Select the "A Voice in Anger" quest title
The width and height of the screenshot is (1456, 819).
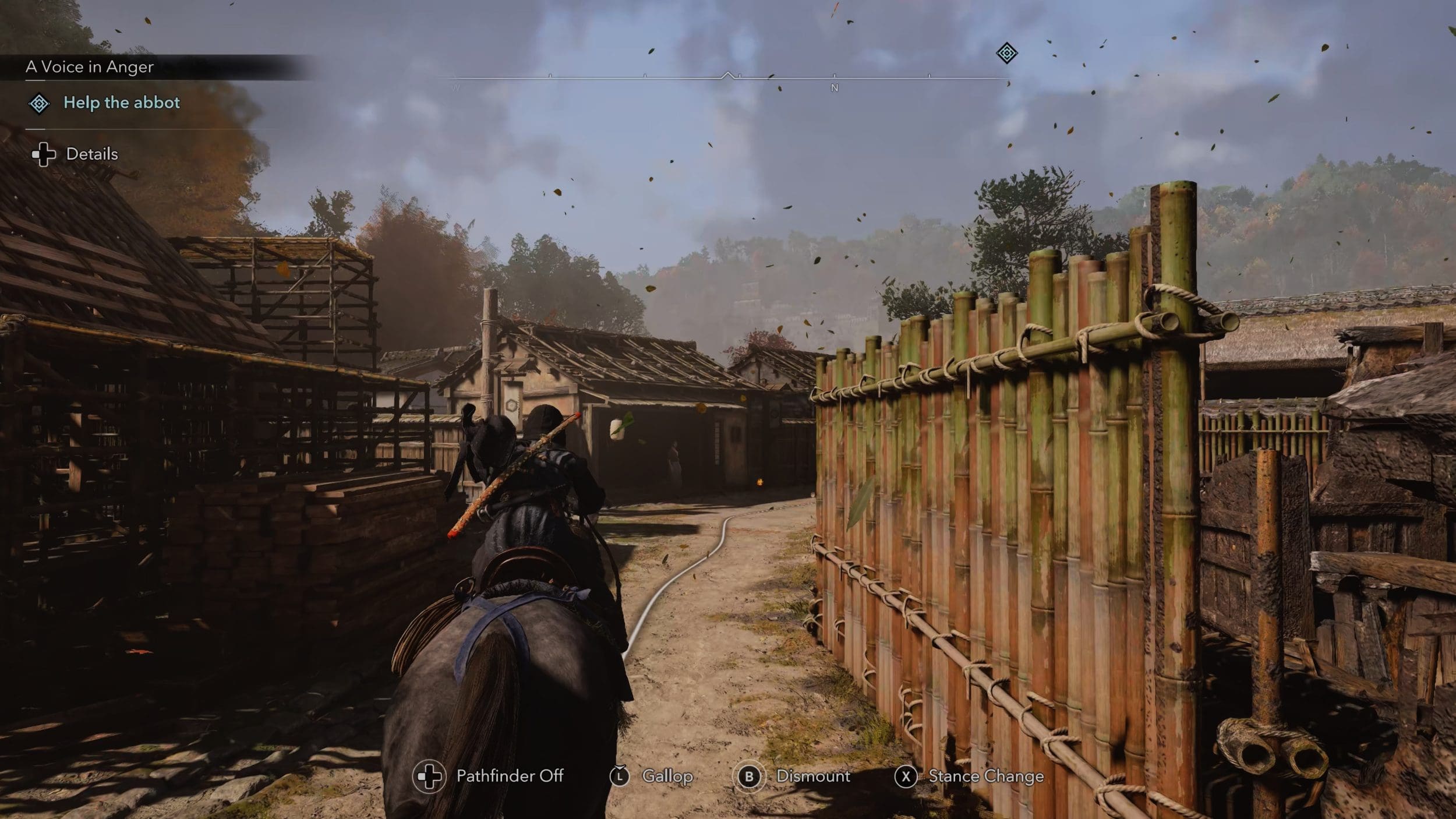point(90,67)
